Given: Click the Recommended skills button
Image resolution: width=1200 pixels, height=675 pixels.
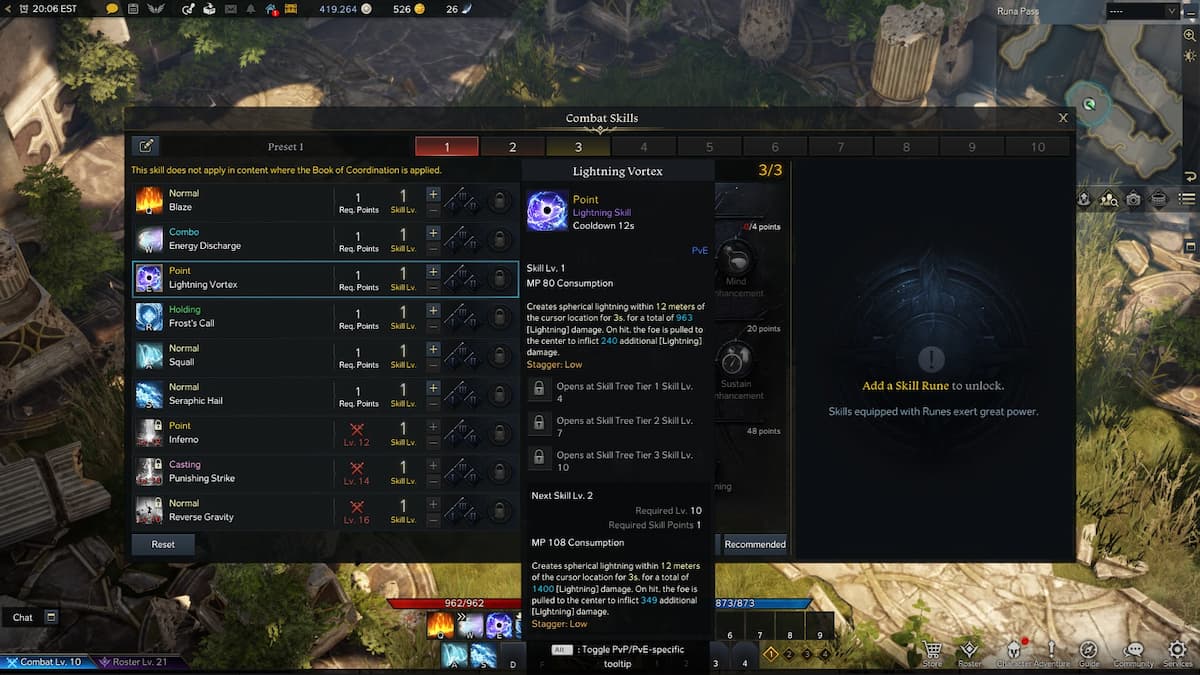Looking at the screenshot, I should [755, 544].
